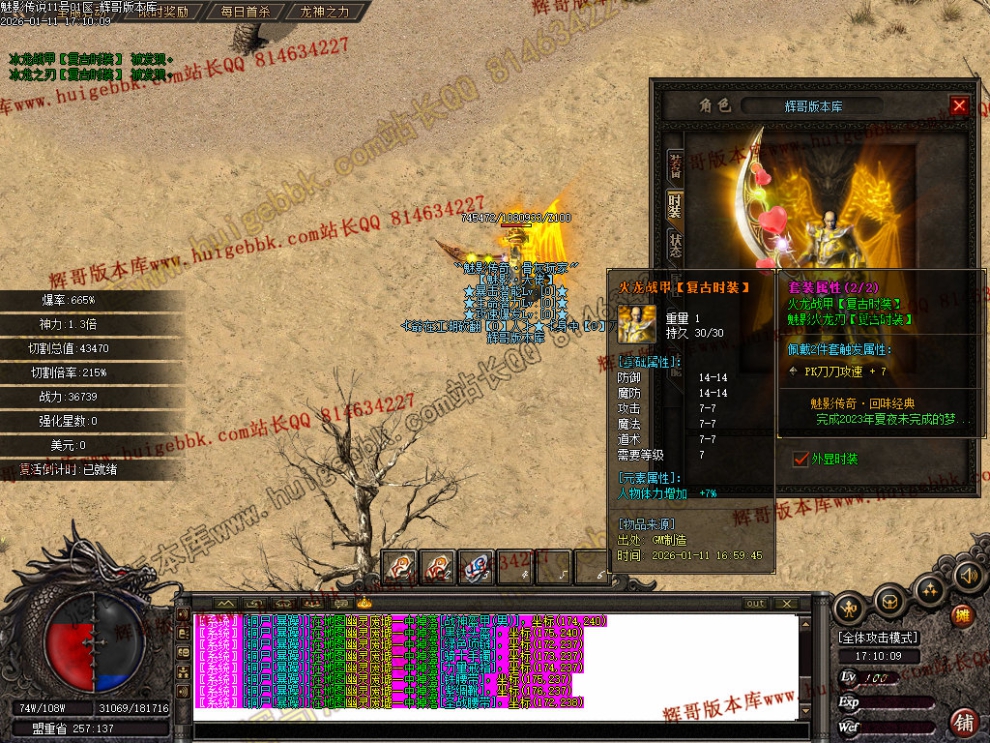
Task: Open the 限时奖励 timed rewards menu
Action: [x=161, y=12]
